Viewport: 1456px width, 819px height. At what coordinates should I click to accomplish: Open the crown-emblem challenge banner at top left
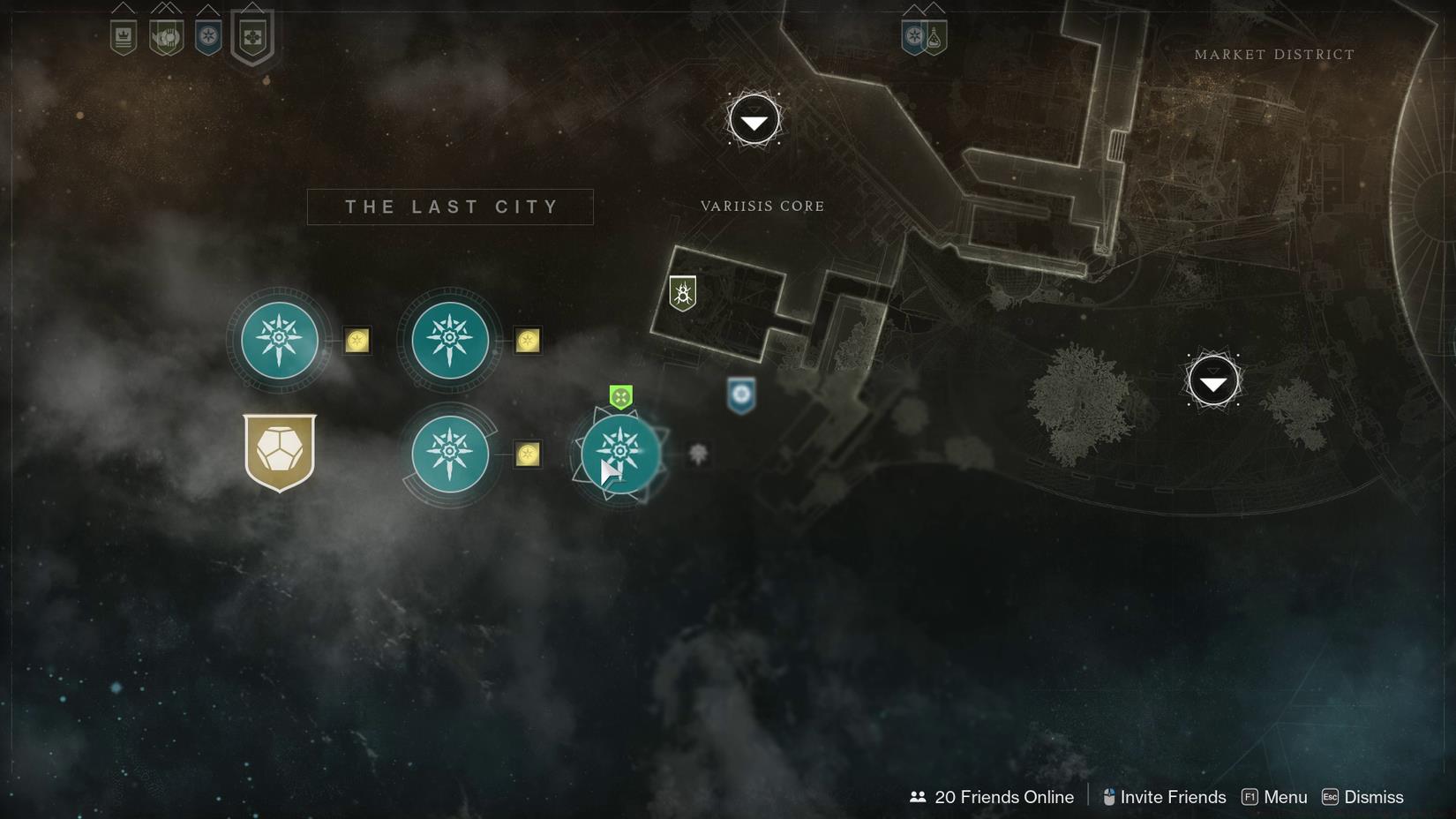click(x=124, y=35)
